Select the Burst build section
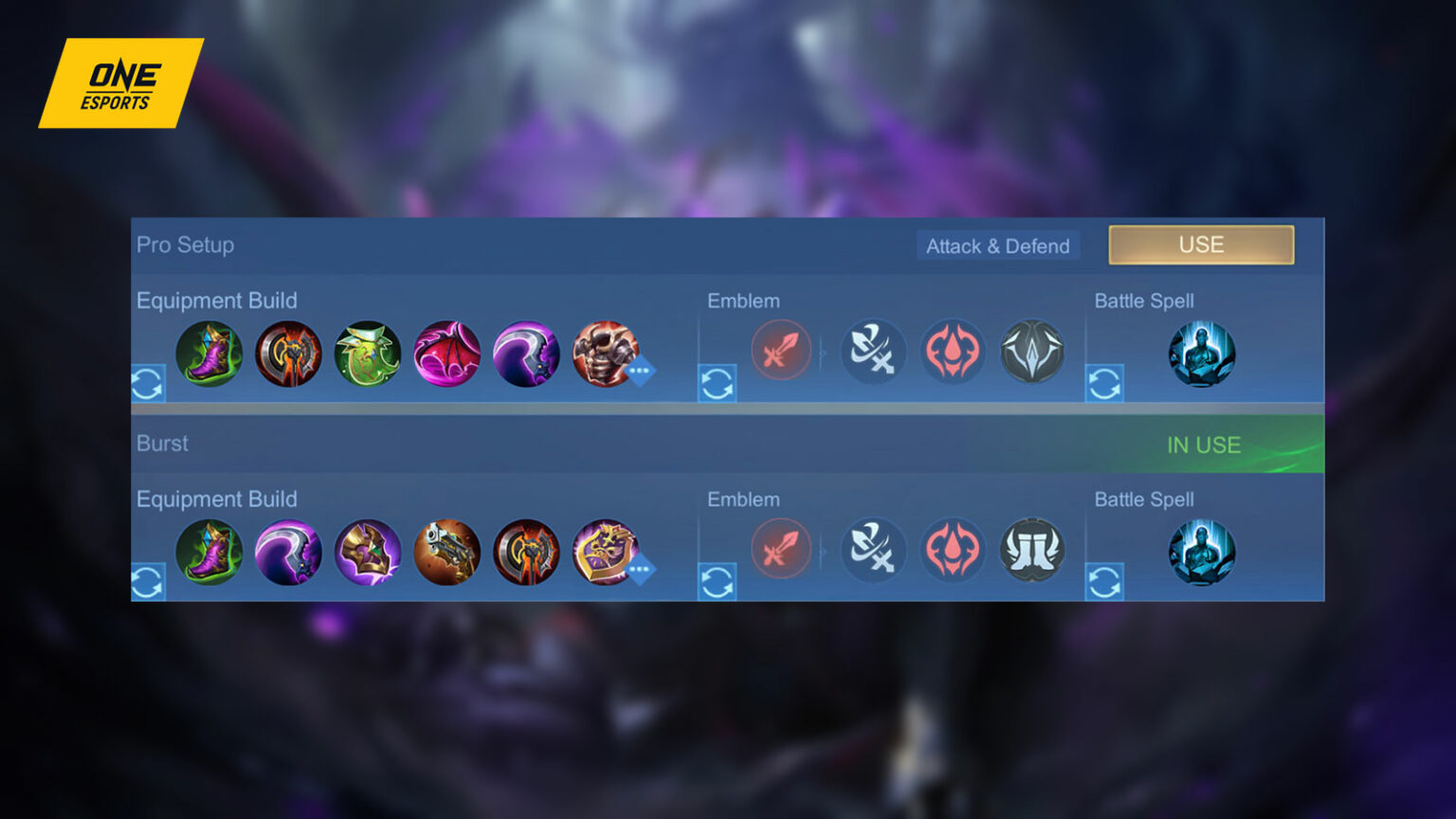The image size is (1456, 819). [x=162, y=443]
